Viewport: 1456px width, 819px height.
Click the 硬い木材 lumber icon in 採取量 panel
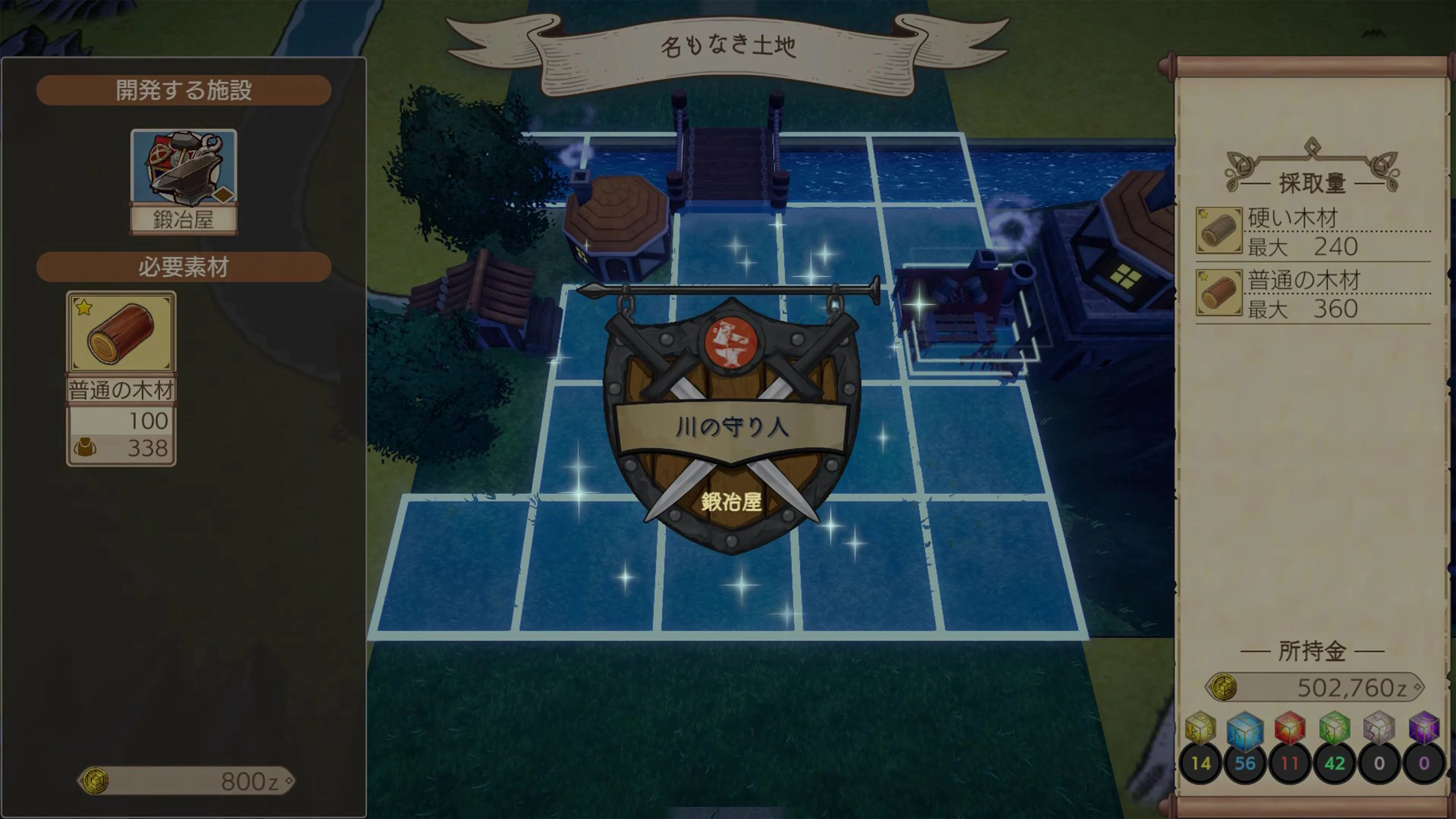pyautogui.click(x=1219, y=231)
